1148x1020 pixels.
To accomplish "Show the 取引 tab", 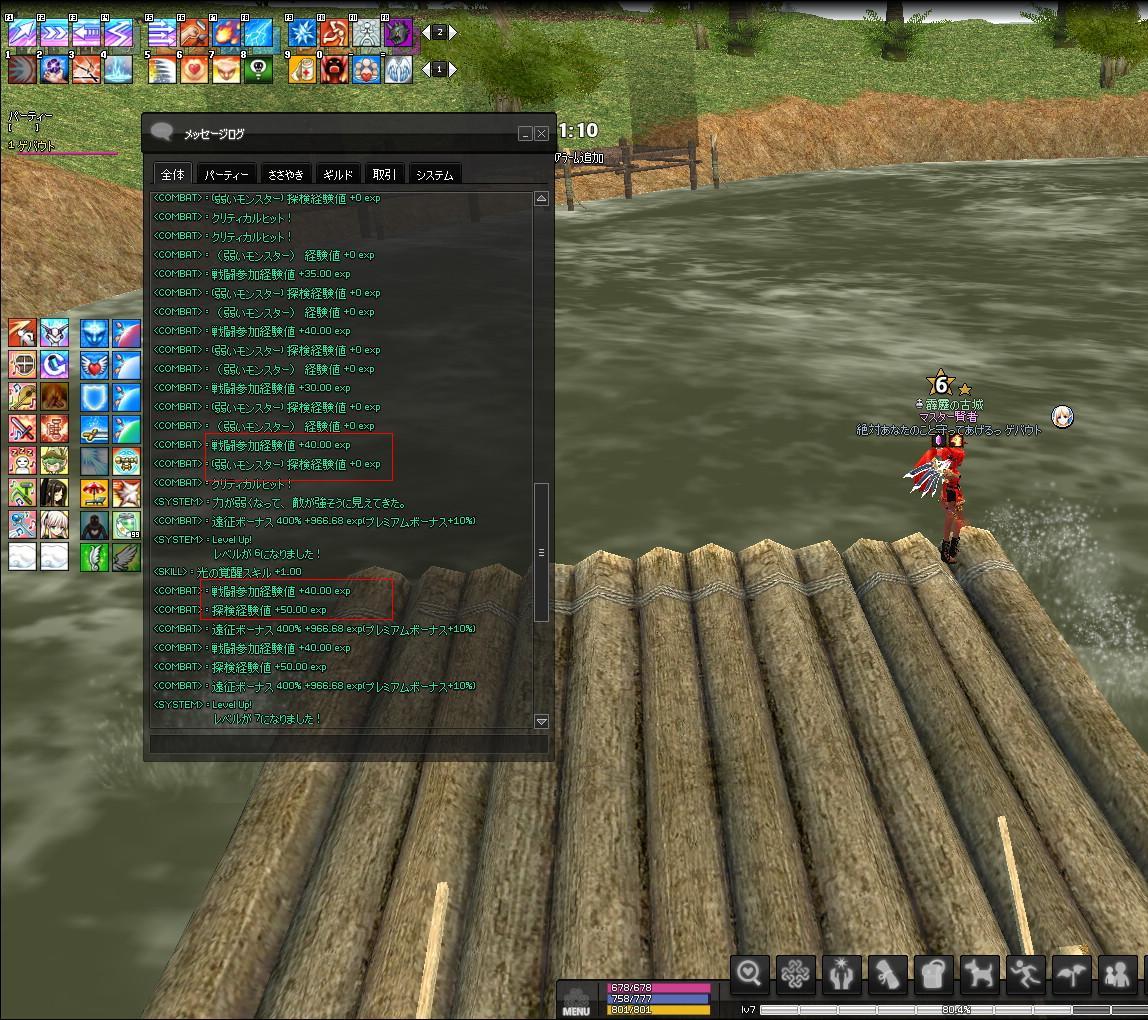I will (384, 175).
